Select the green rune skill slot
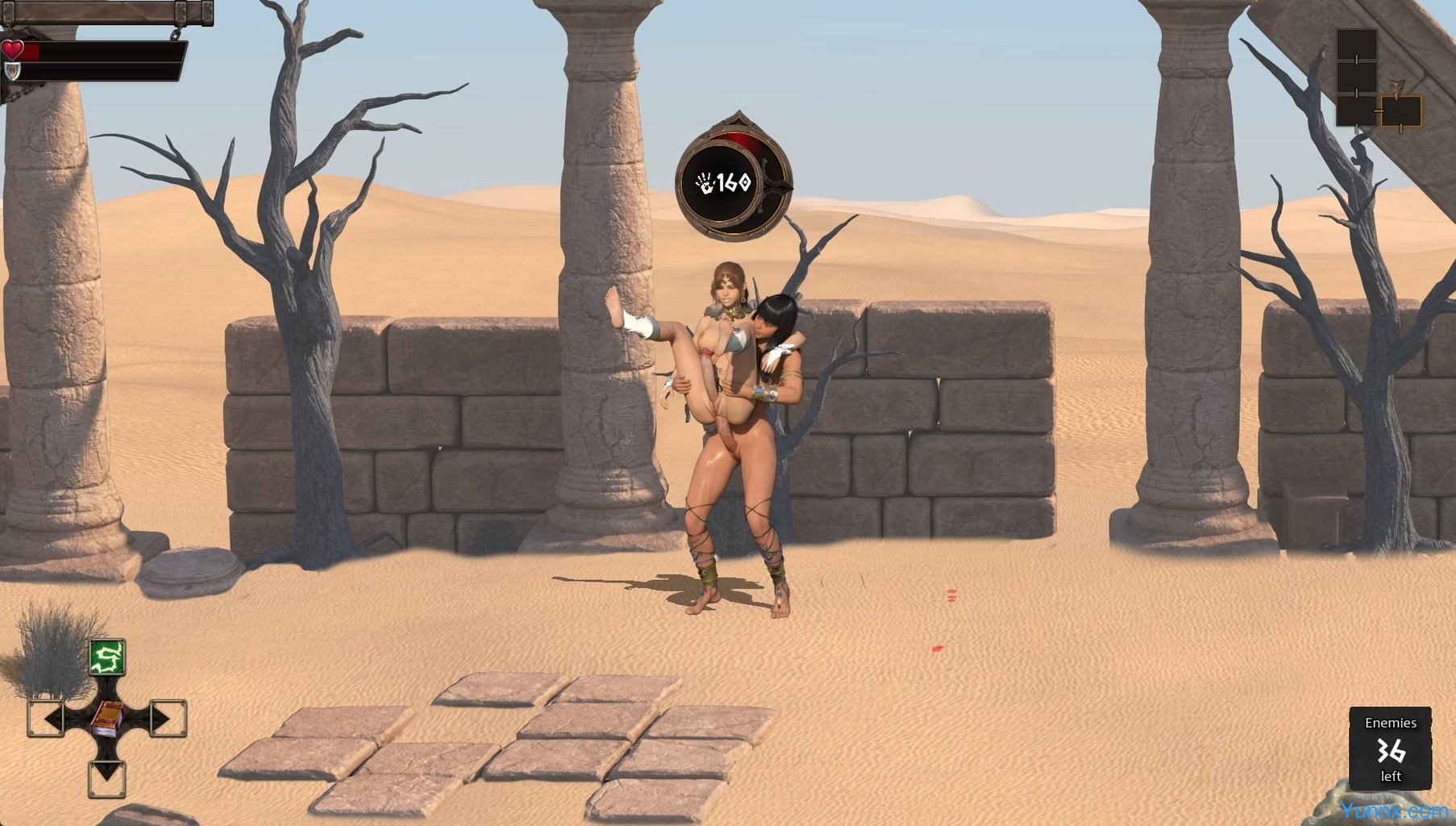This screenshot has height=826, width=1456. tap(107, 657)
